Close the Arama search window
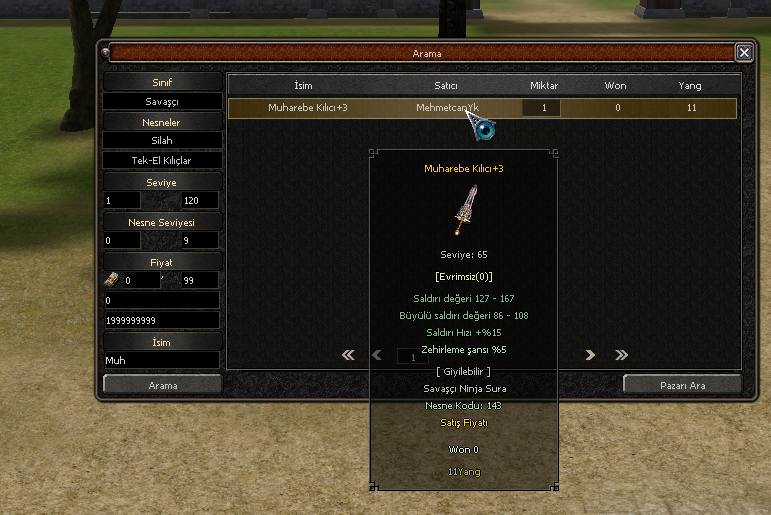 click(x=743, y=53)
